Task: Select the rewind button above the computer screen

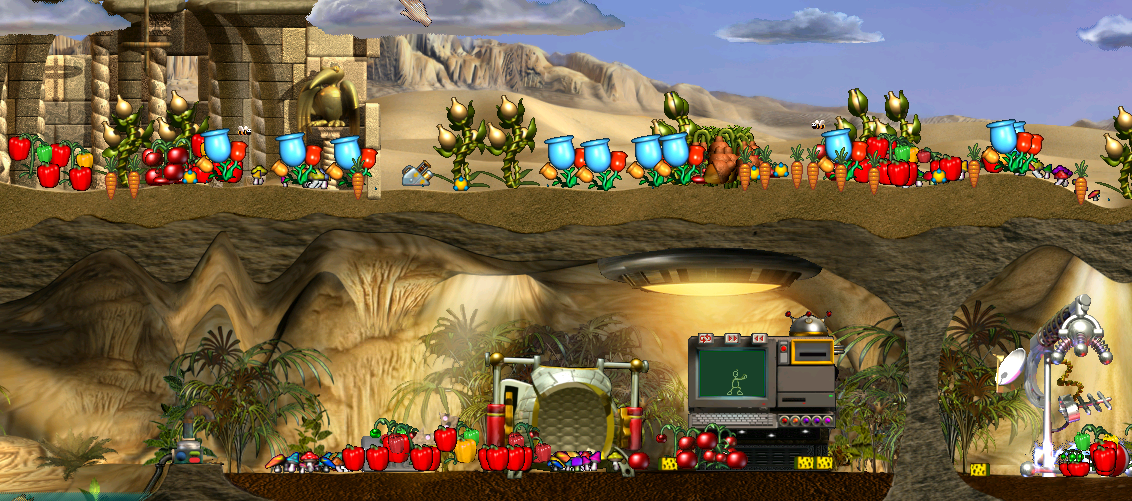Action: pos(759,340)
